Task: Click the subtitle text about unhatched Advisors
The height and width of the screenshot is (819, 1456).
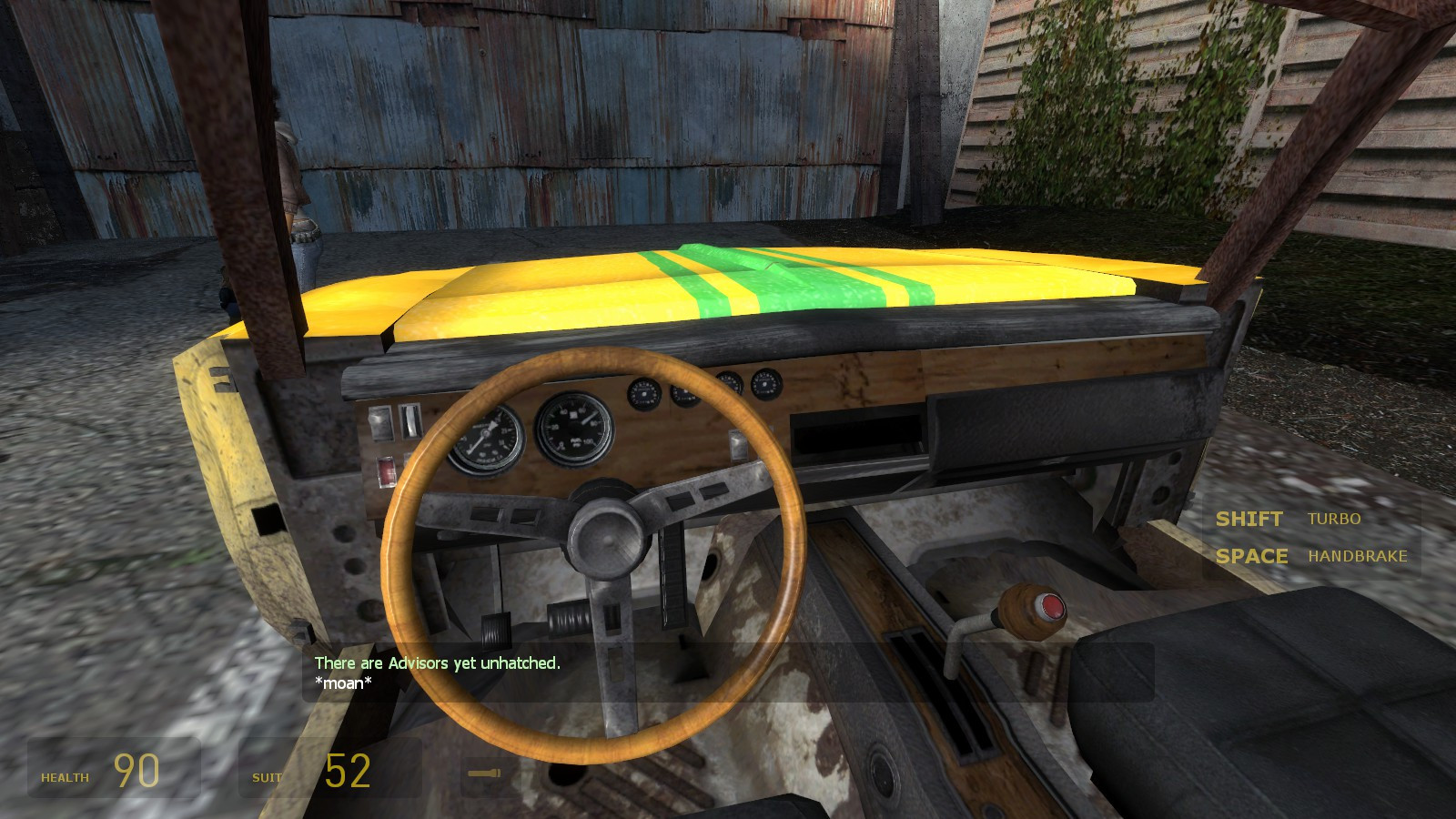Action: 436,664
